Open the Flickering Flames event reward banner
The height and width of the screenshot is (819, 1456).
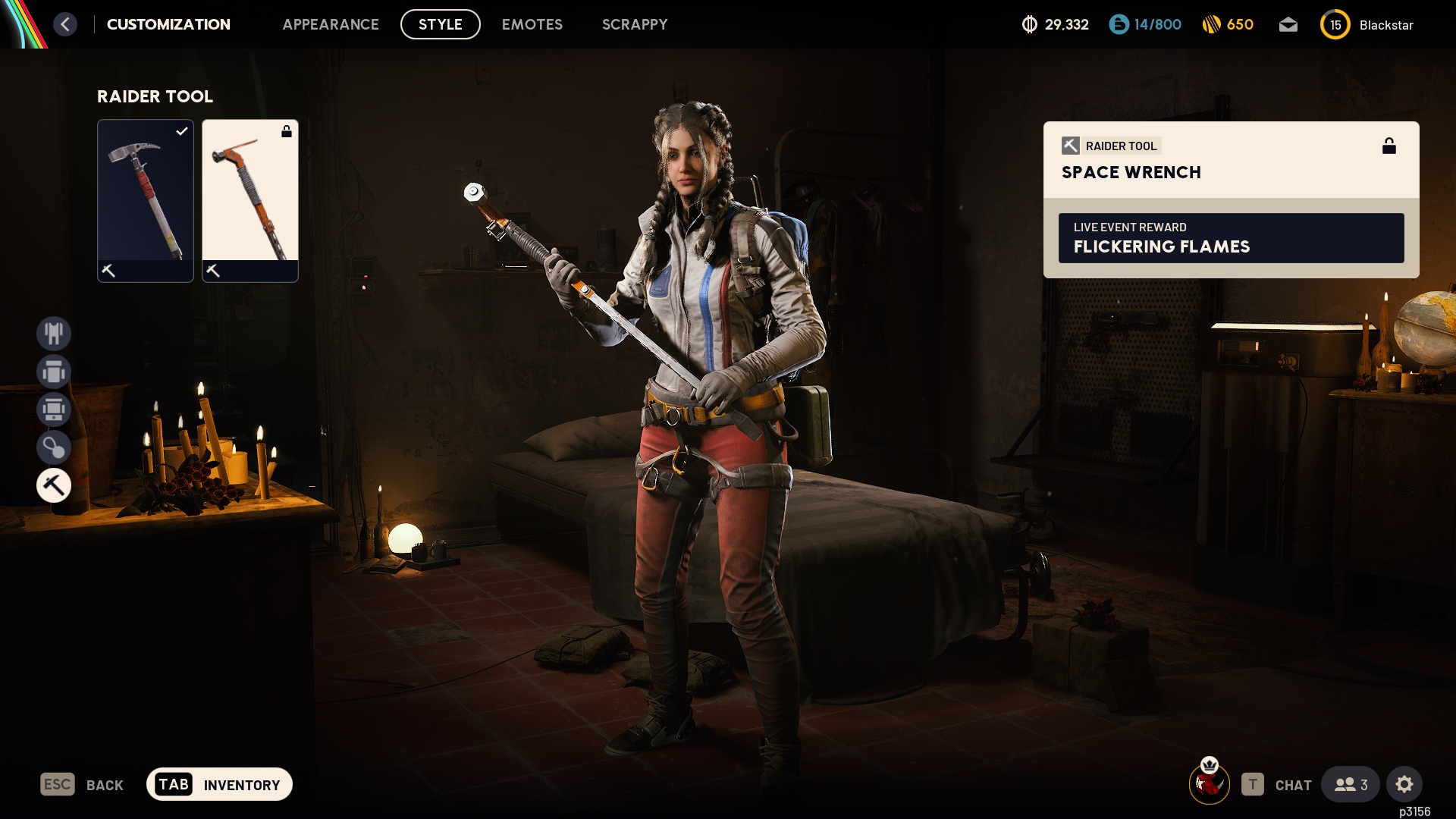click(1231, 239)
